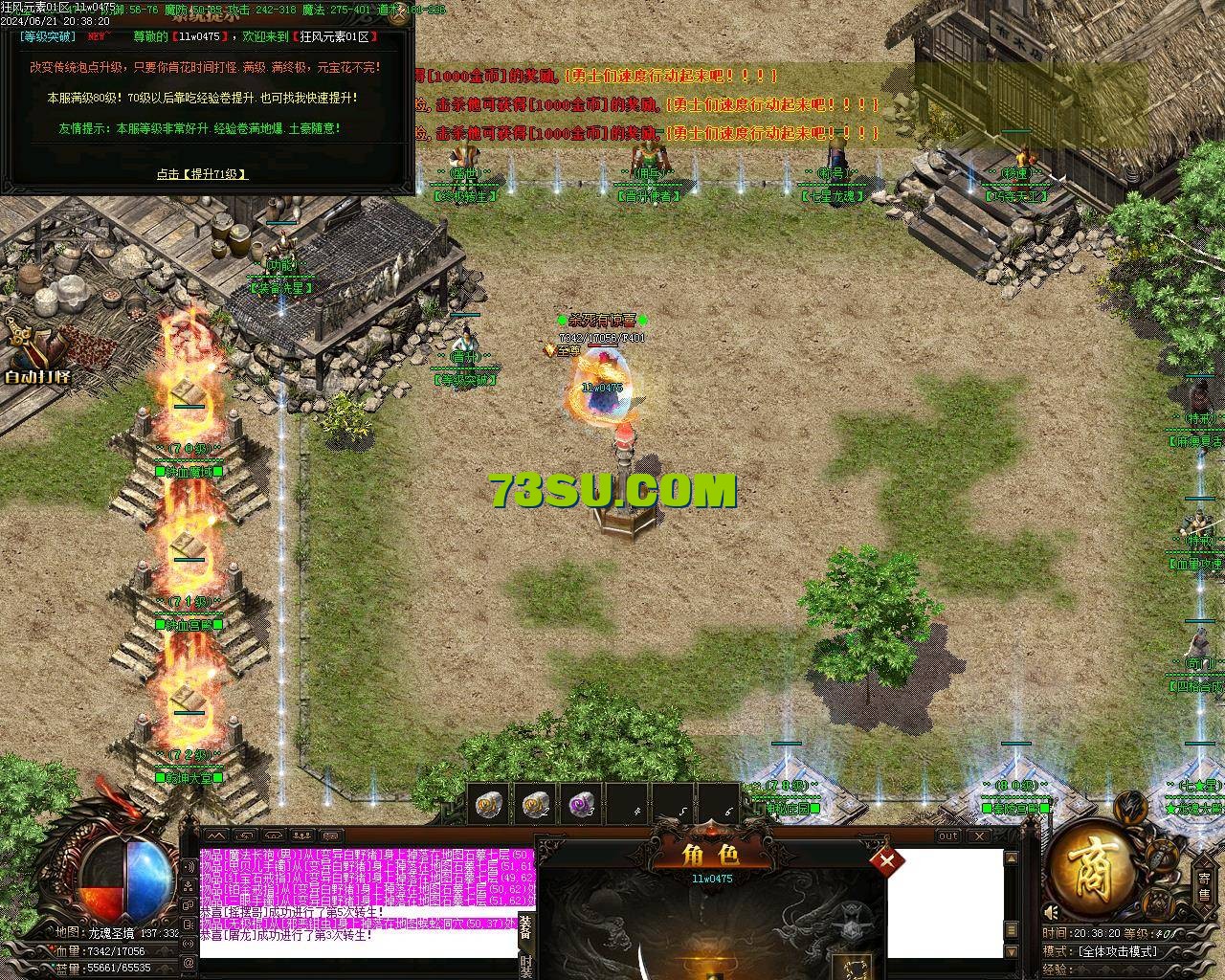The width and height of the screenshot is (1225, 980).
Task: Use the scroll in hotbar slot 2
Action: tap(537, 806)
